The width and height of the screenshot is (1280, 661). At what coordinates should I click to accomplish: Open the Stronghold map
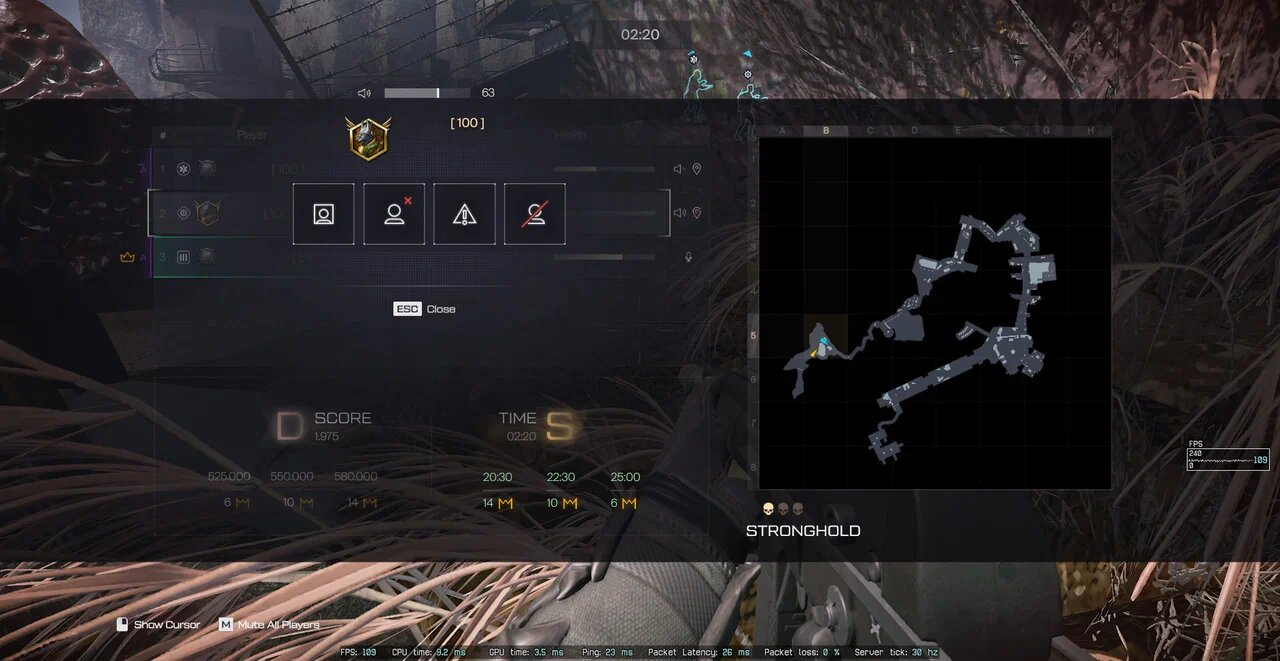pos(935,313)
